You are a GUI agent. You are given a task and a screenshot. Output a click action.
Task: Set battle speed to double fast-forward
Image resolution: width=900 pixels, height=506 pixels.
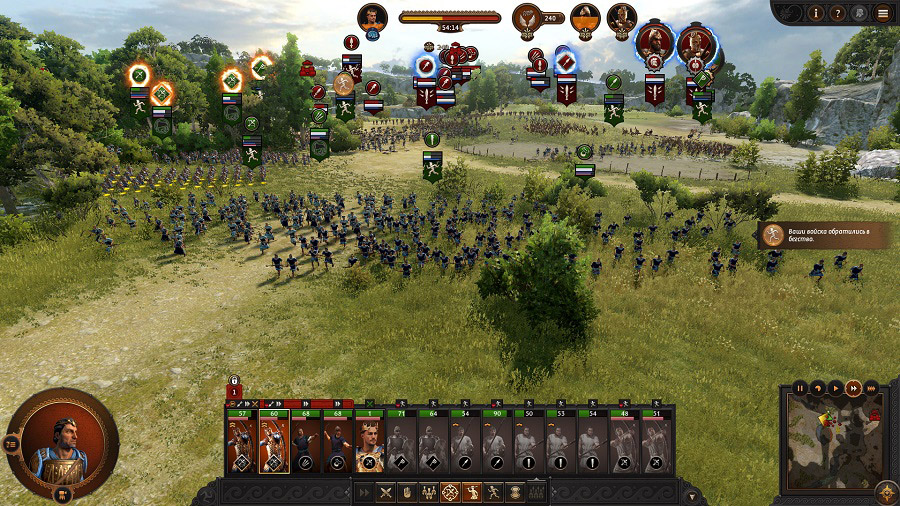[x=853, y=387]
